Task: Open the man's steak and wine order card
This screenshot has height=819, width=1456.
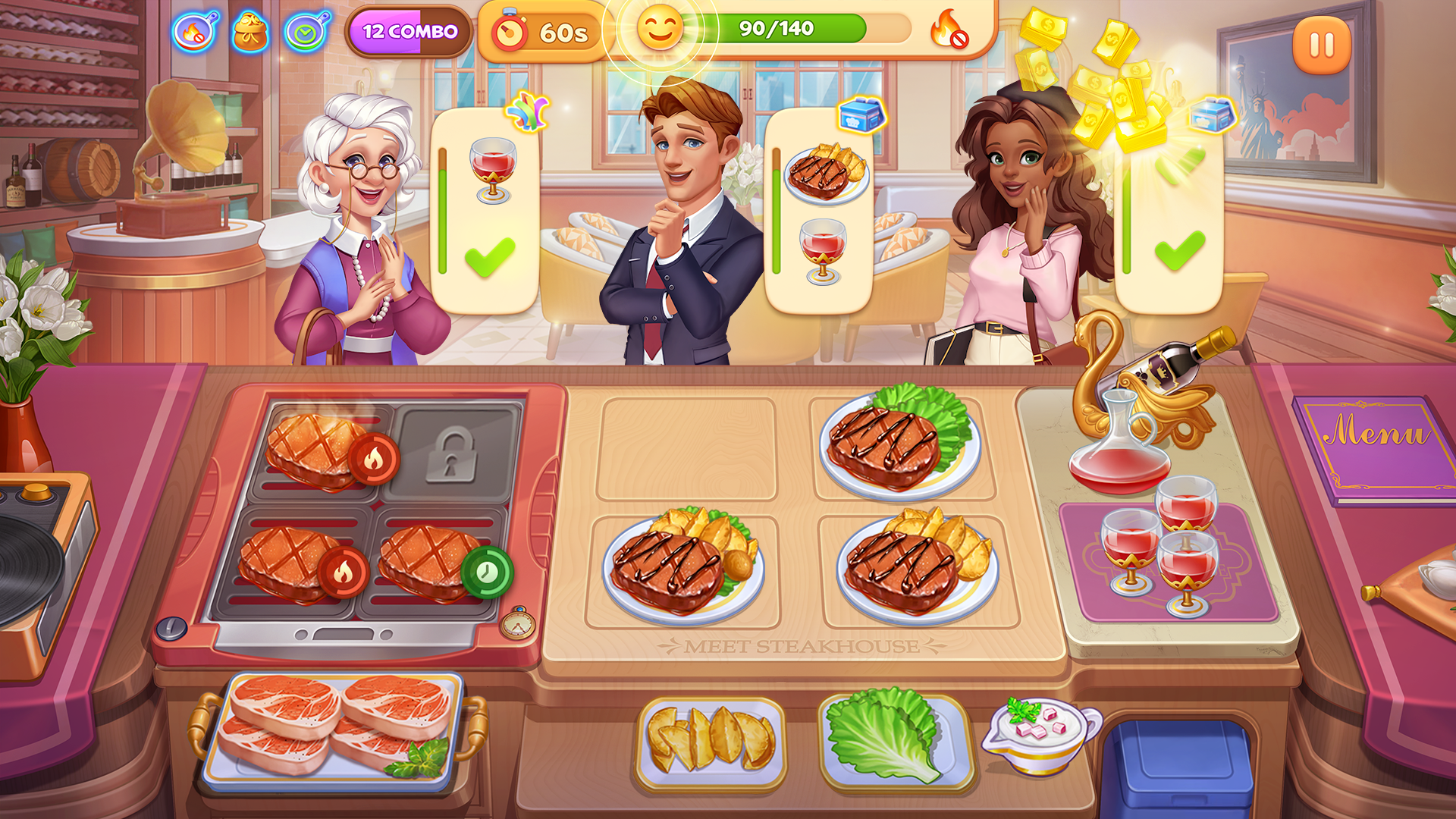Action: tap(823, 212)
